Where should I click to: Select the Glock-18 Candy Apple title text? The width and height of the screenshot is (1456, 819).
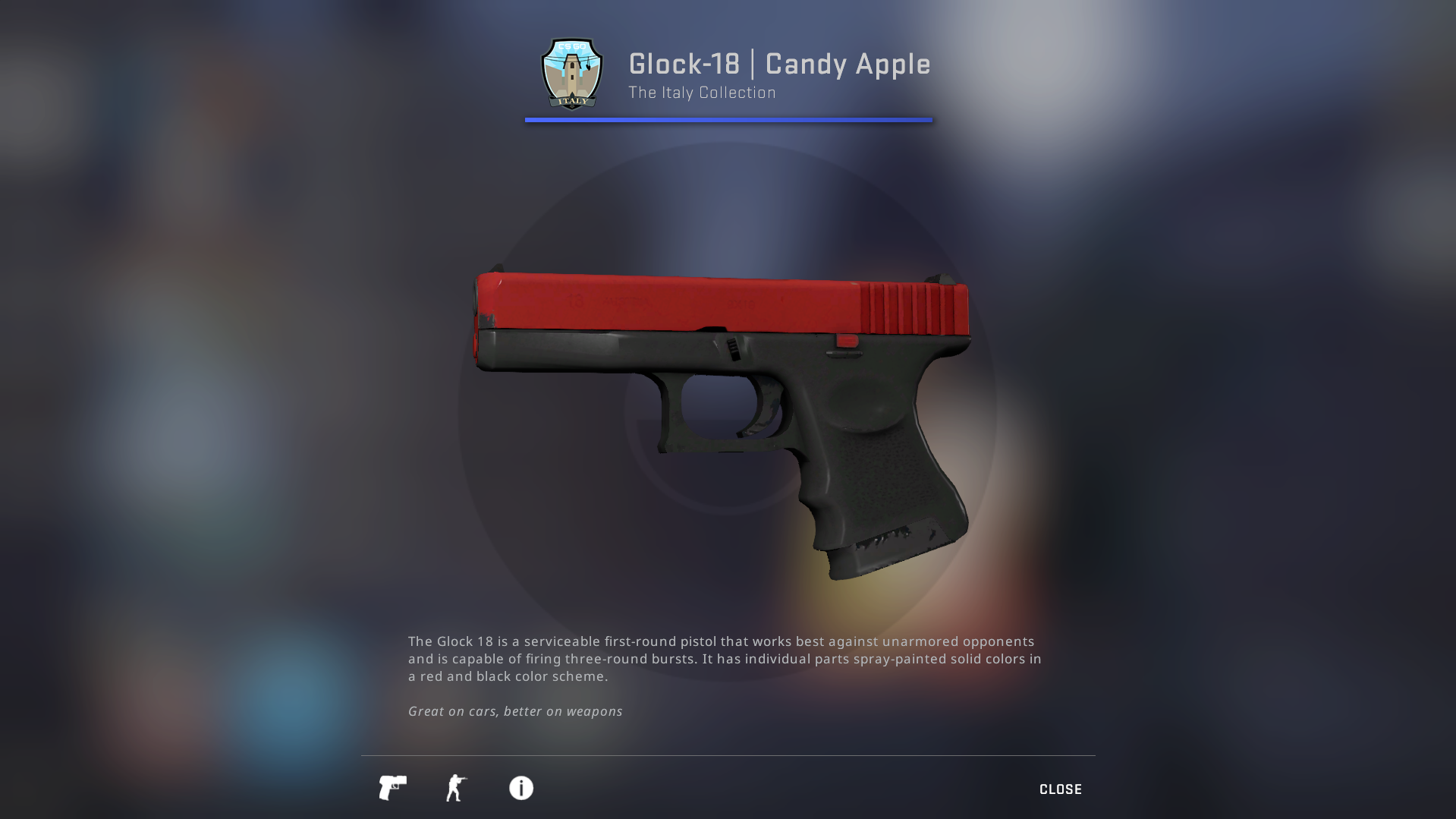tap(779, 65)
